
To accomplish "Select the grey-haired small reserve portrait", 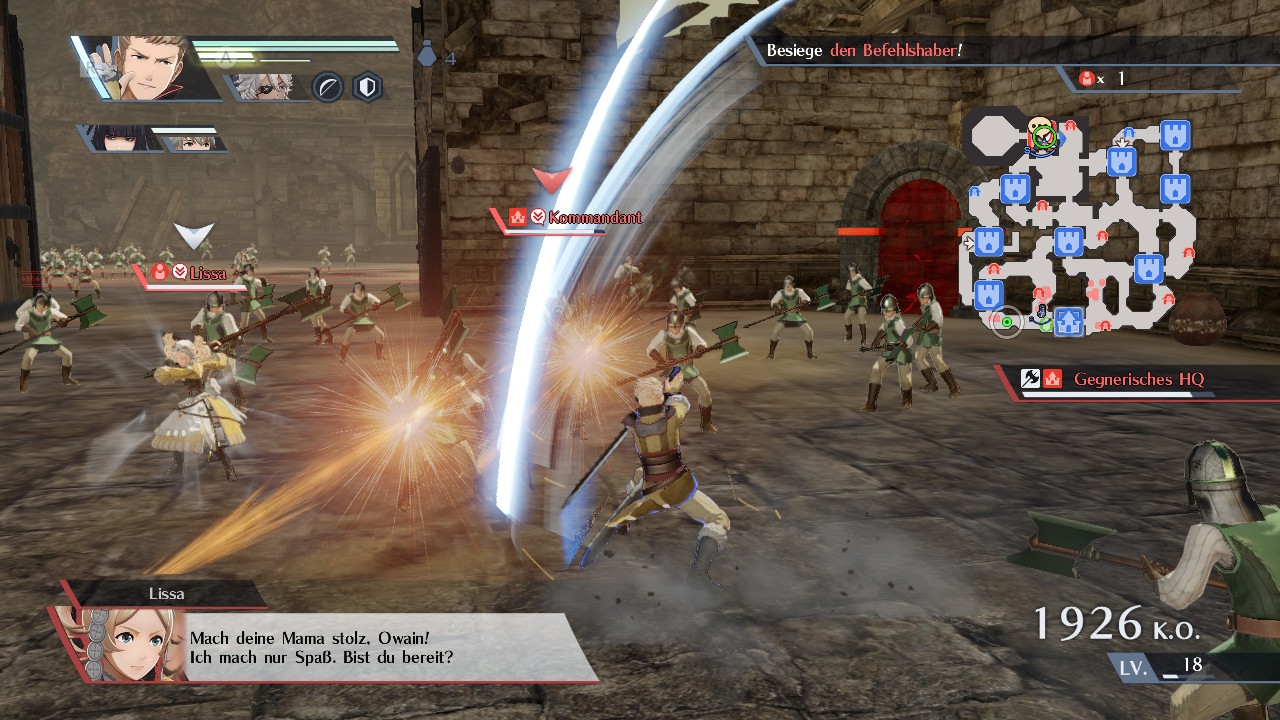I will (190, 141).
